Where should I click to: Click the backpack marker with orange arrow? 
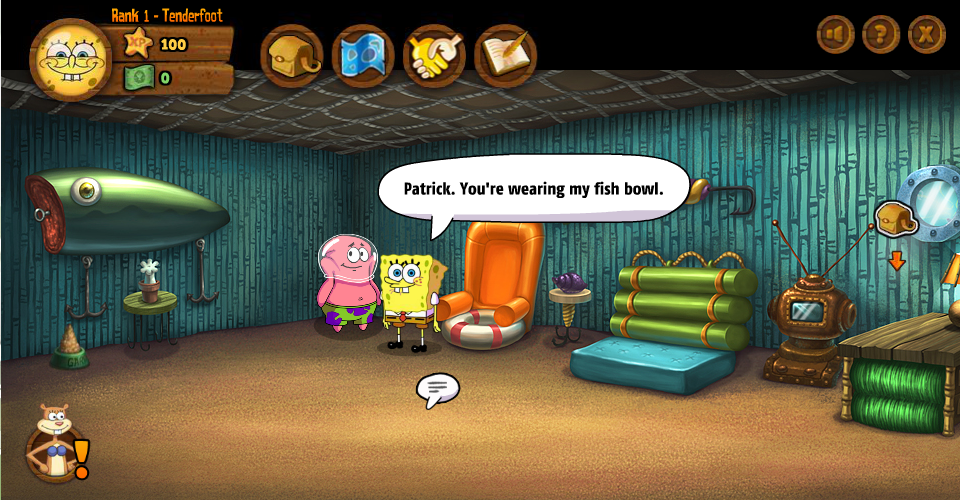pyautogui.click(x=896, y=220)
